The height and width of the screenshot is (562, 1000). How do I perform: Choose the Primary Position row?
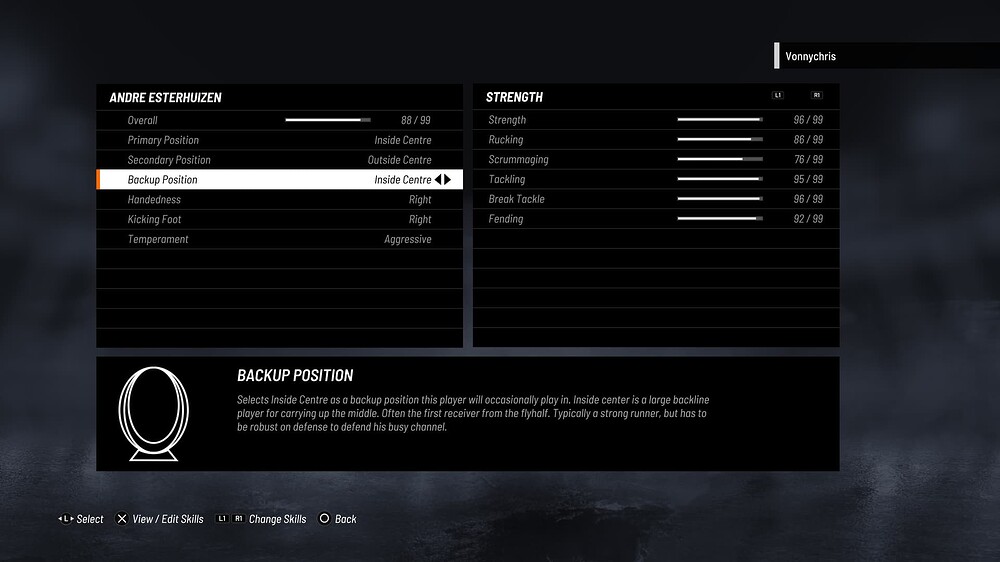279,140
